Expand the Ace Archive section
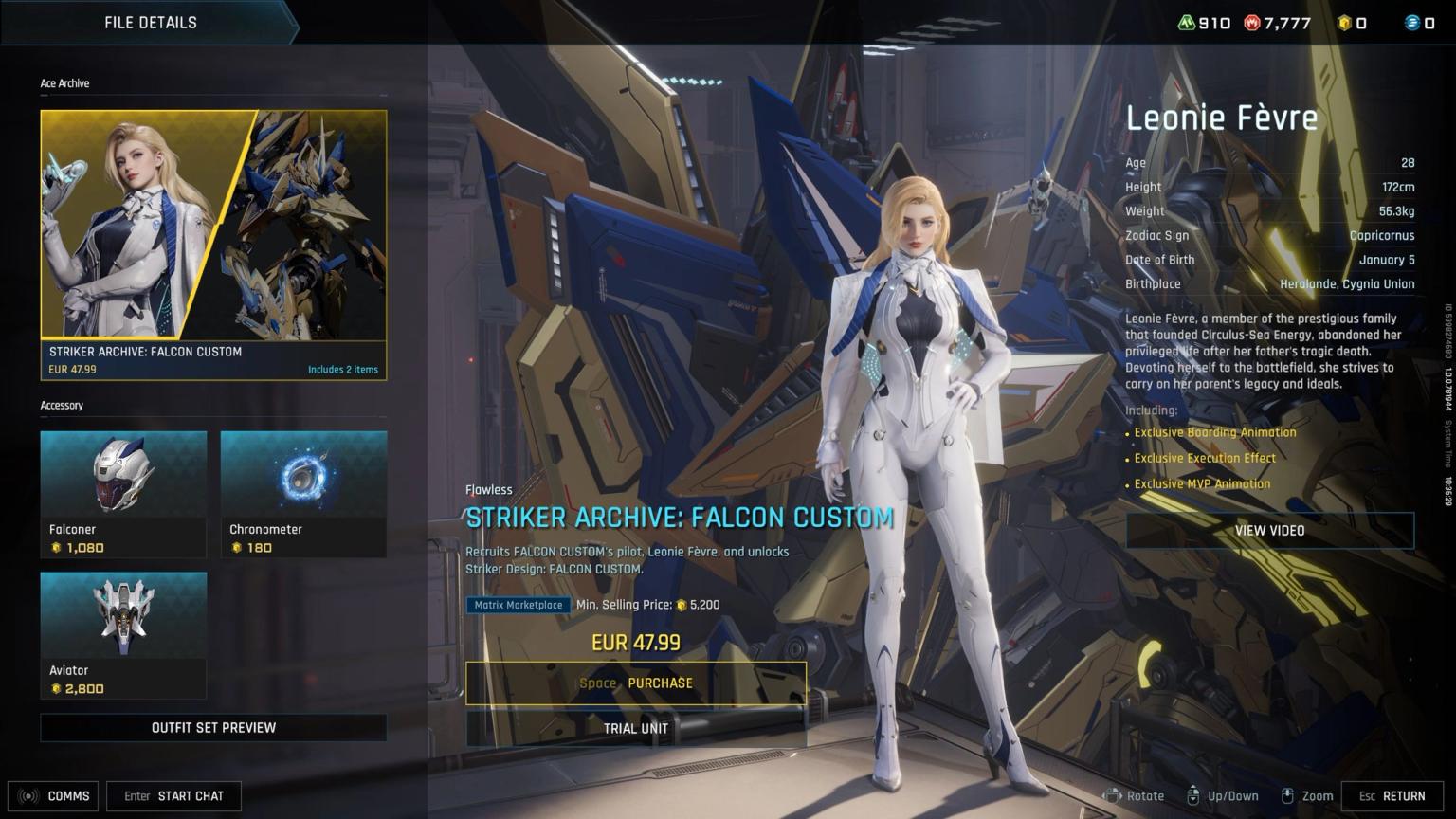 (64, 83)
